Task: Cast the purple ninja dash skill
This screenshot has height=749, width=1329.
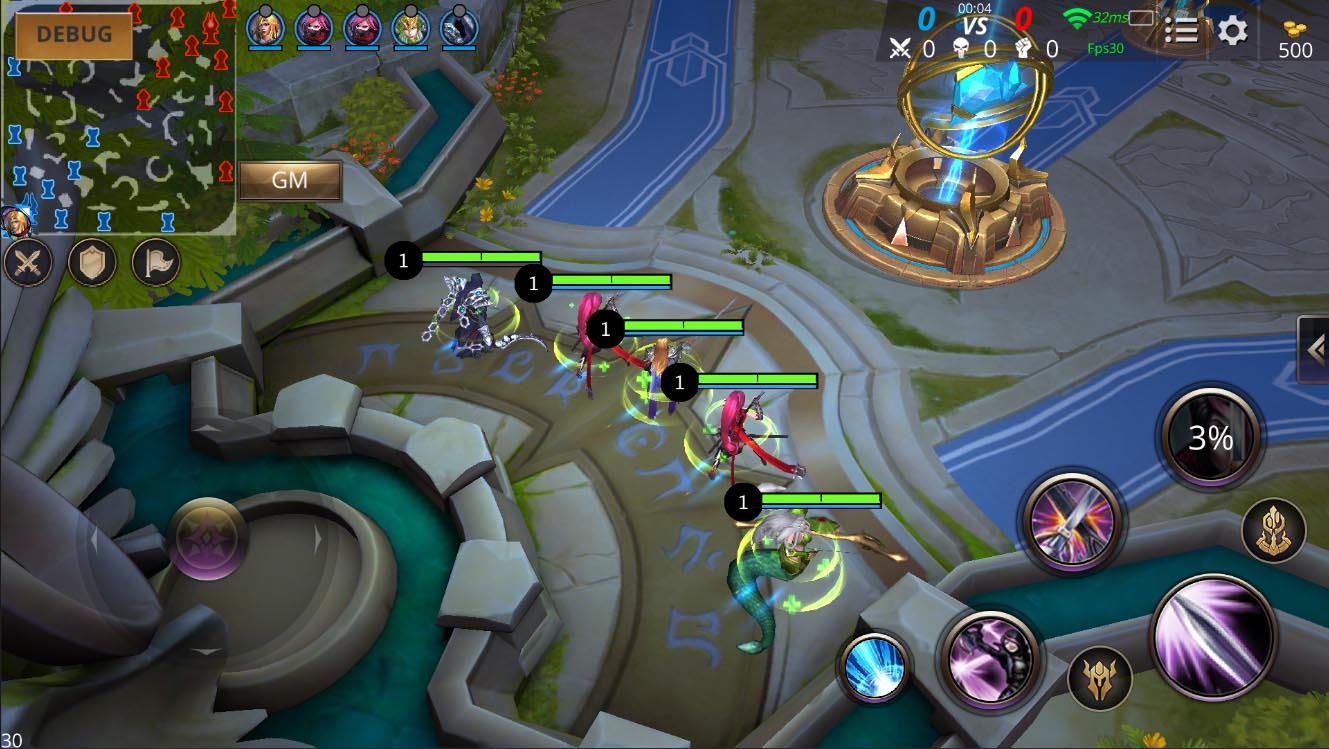Action: click(991, 660)
